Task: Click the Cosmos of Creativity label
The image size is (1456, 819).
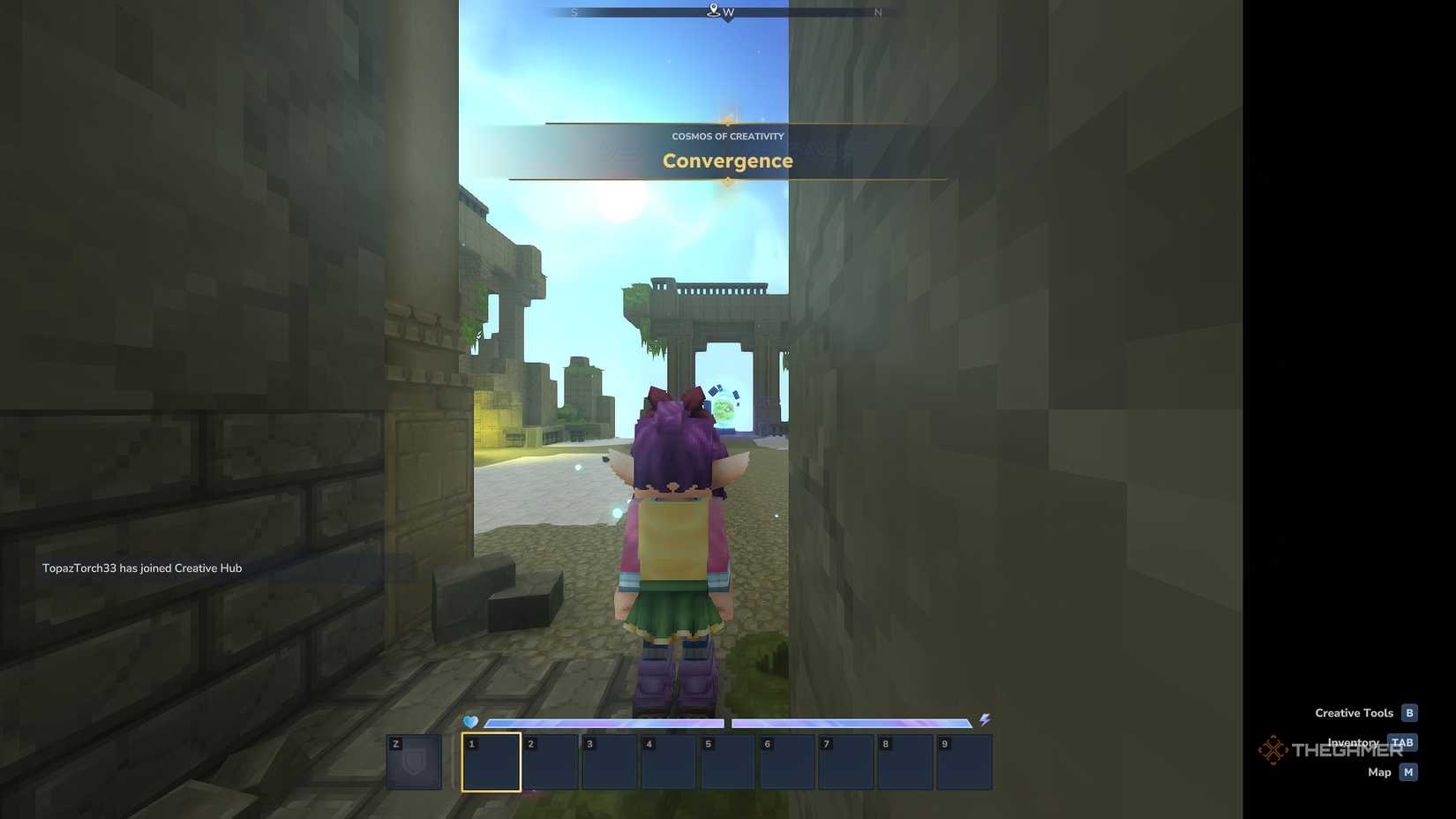Action: click(727, 136)
